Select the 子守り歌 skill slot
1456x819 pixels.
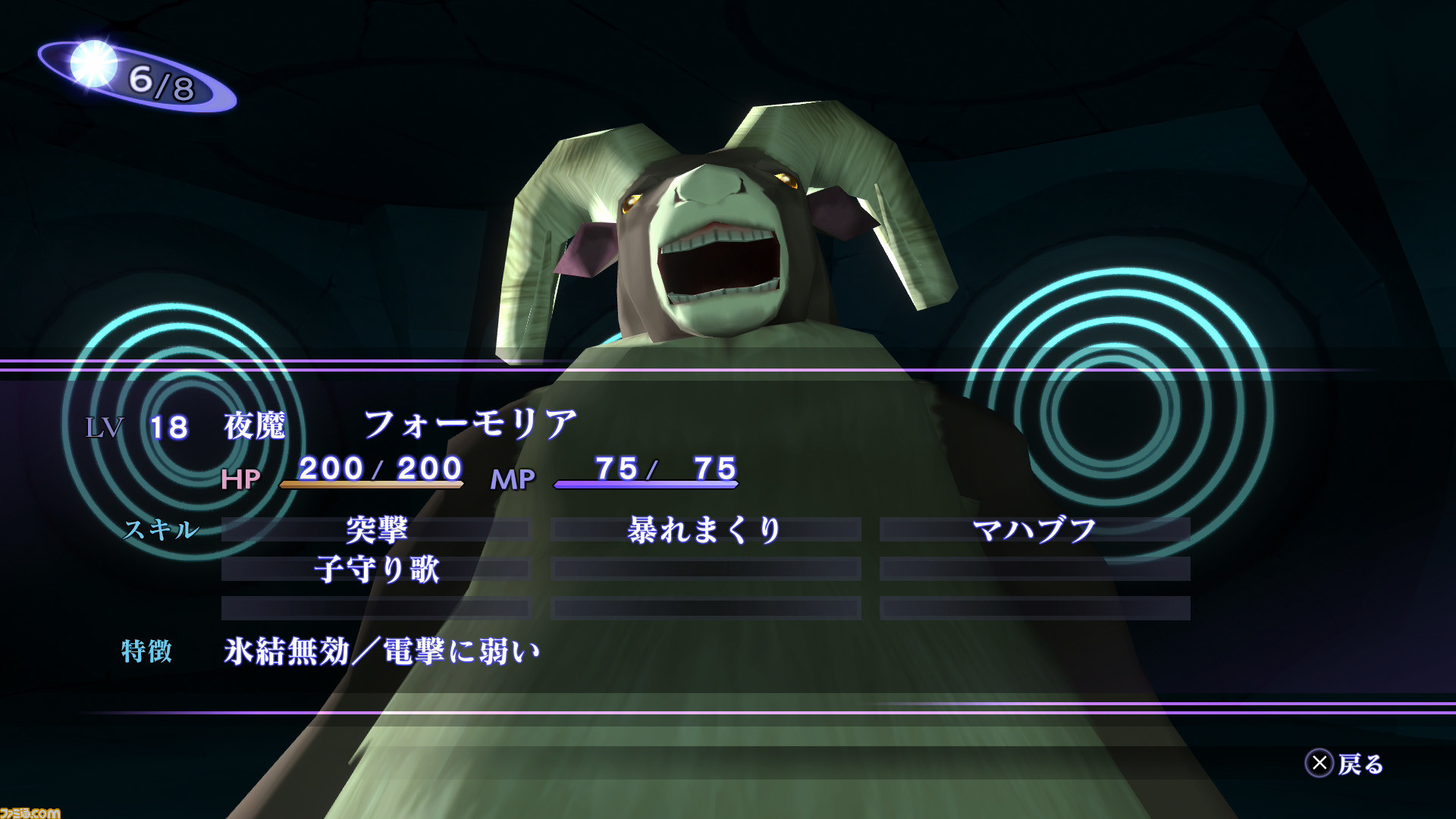pyautogui.click(x=376, y=569)
